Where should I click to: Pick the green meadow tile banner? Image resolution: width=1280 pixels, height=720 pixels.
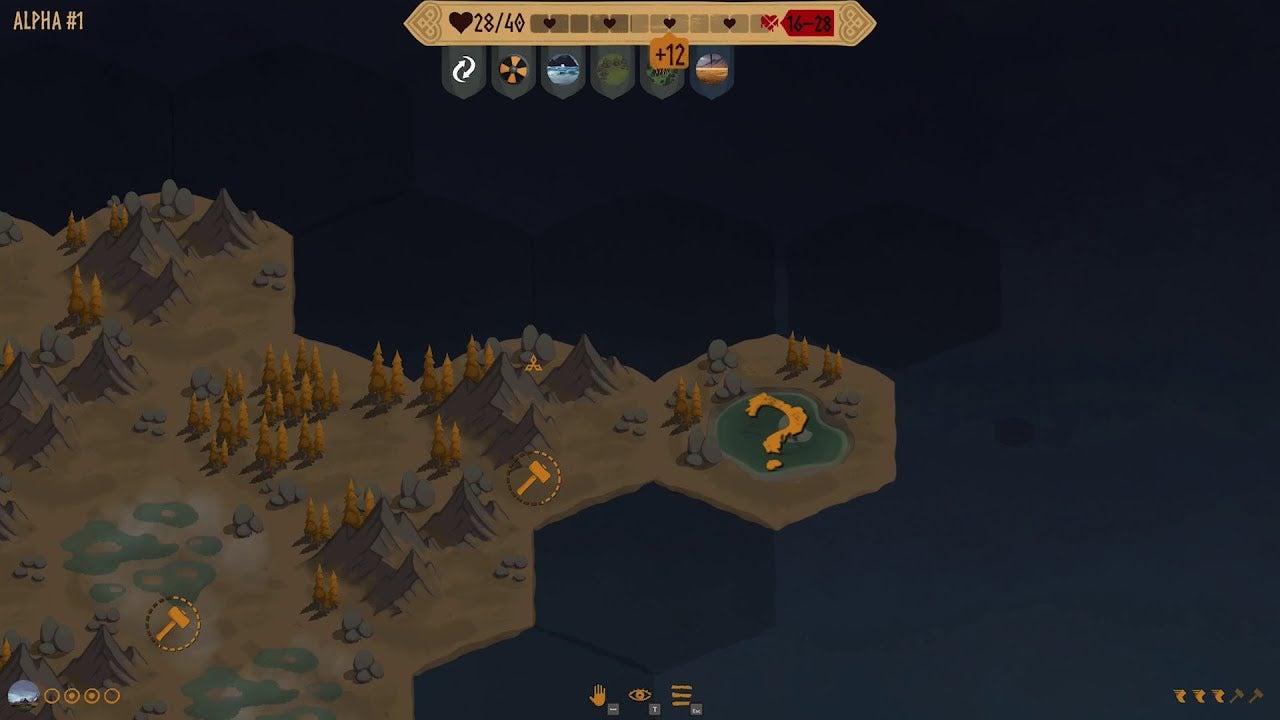(x=612, y=70)
